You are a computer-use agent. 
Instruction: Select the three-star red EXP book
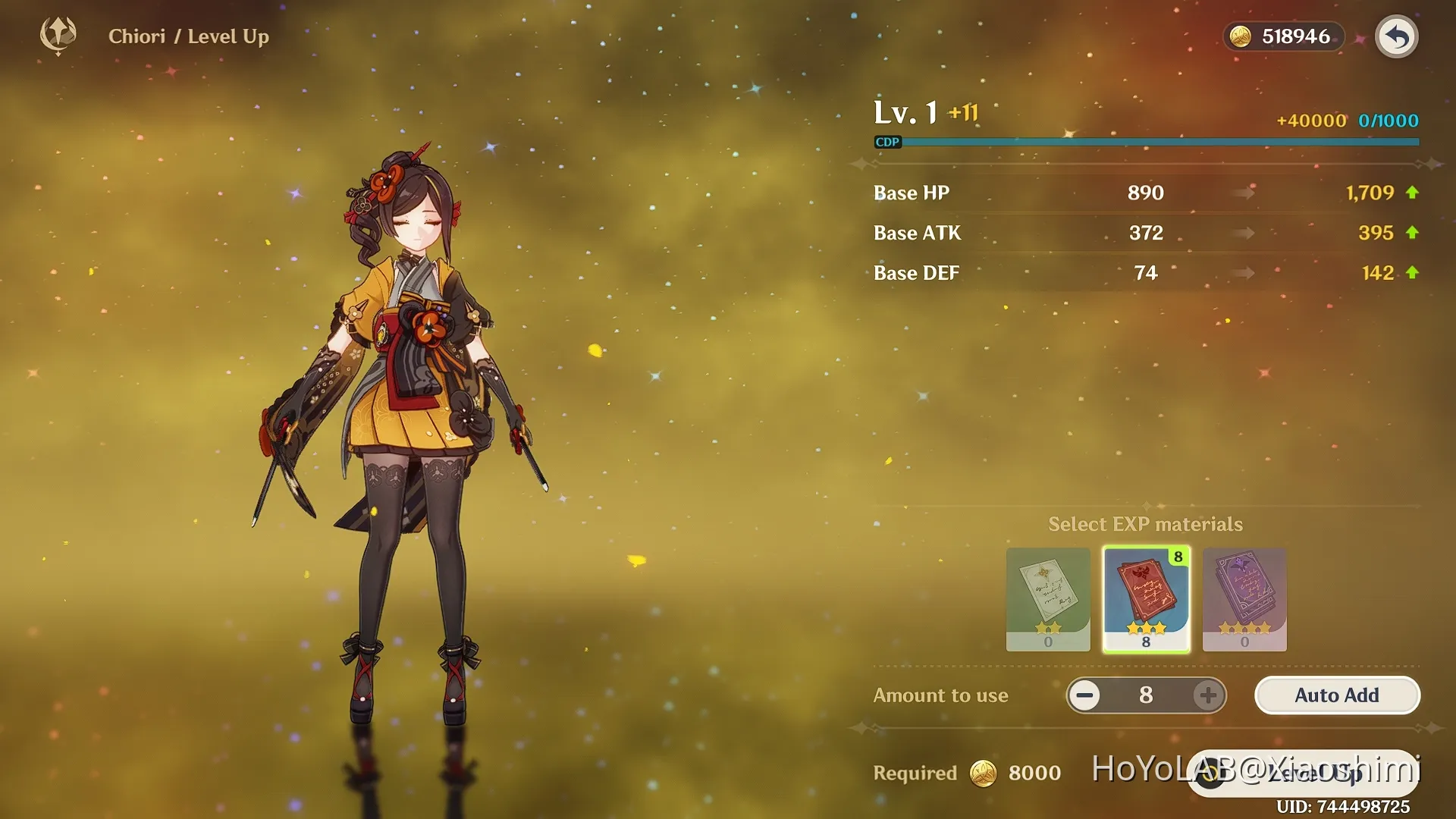point(1146,599)
